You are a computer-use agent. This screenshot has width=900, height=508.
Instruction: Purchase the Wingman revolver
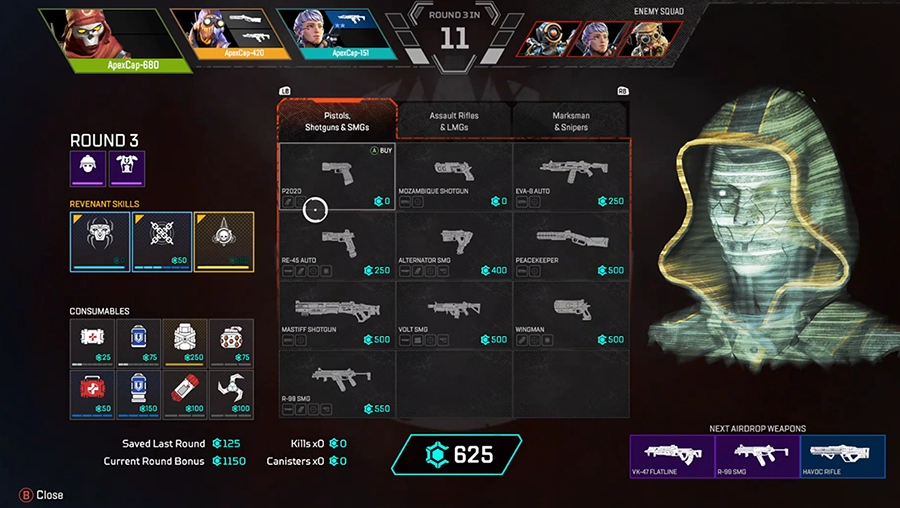coord(571,314)
